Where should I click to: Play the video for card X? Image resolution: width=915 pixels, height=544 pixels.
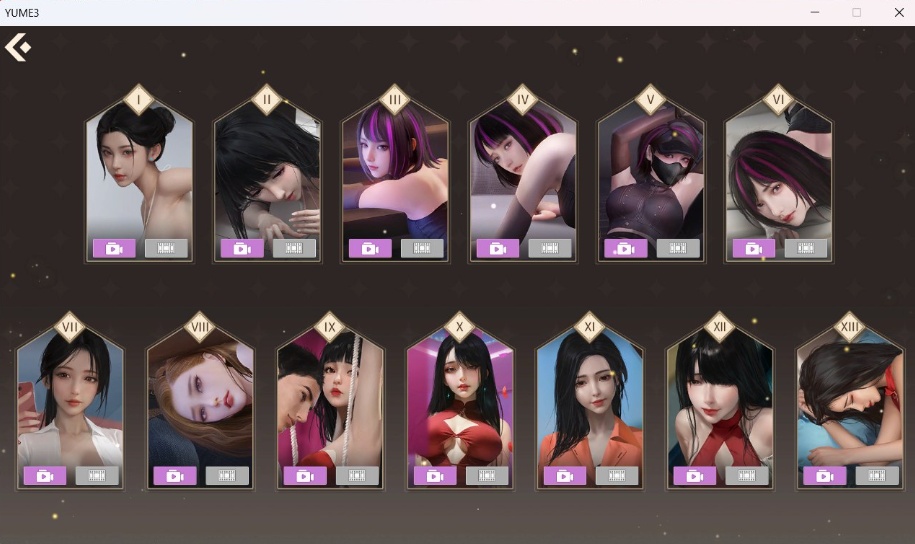pyautogui.click(x=435, y=476)
